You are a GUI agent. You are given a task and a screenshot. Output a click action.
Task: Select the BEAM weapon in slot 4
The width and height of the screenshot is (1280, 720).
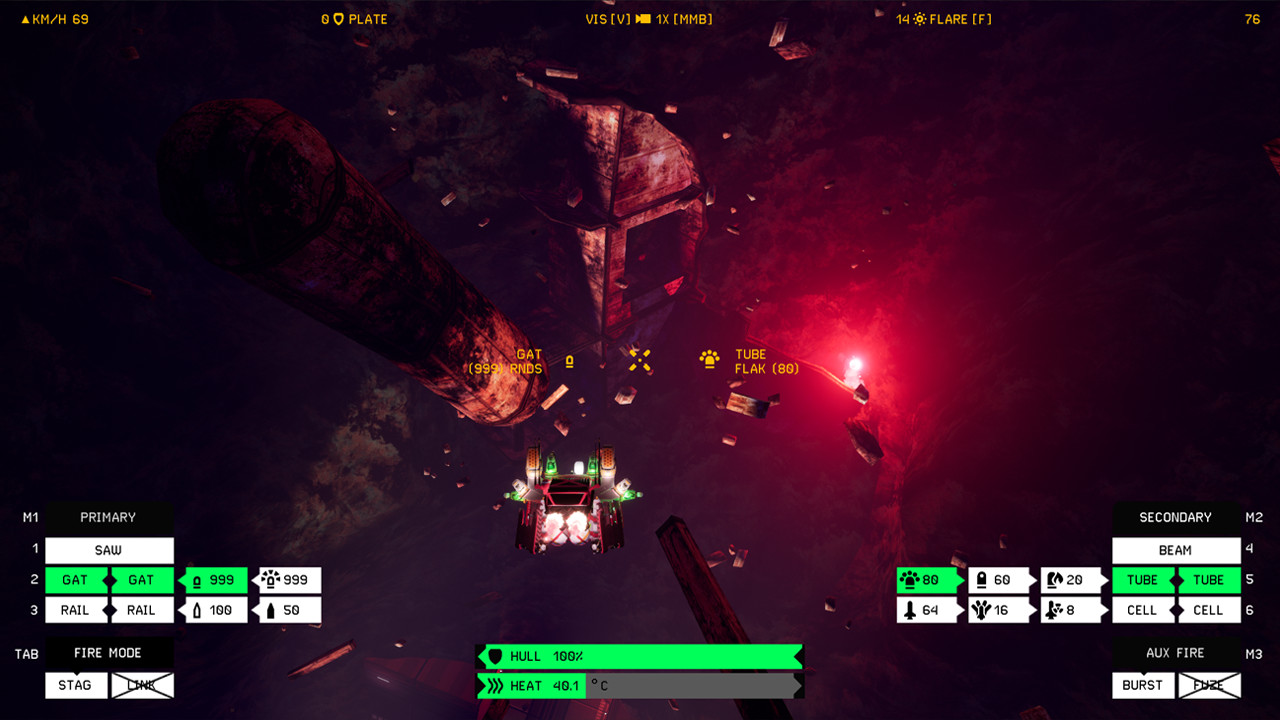(1175, 550)
